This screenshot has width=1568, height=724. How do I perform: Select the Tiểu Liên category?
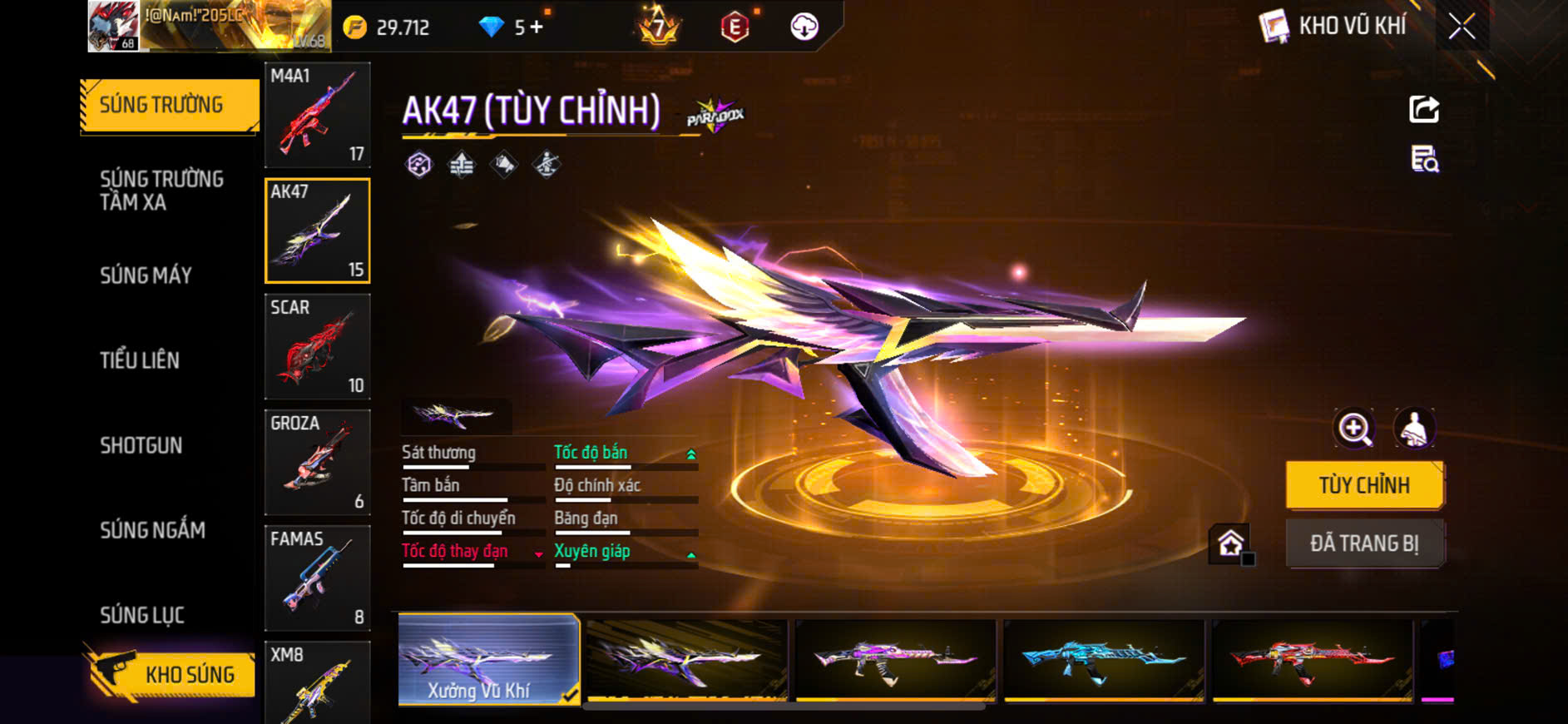[140, 360]
